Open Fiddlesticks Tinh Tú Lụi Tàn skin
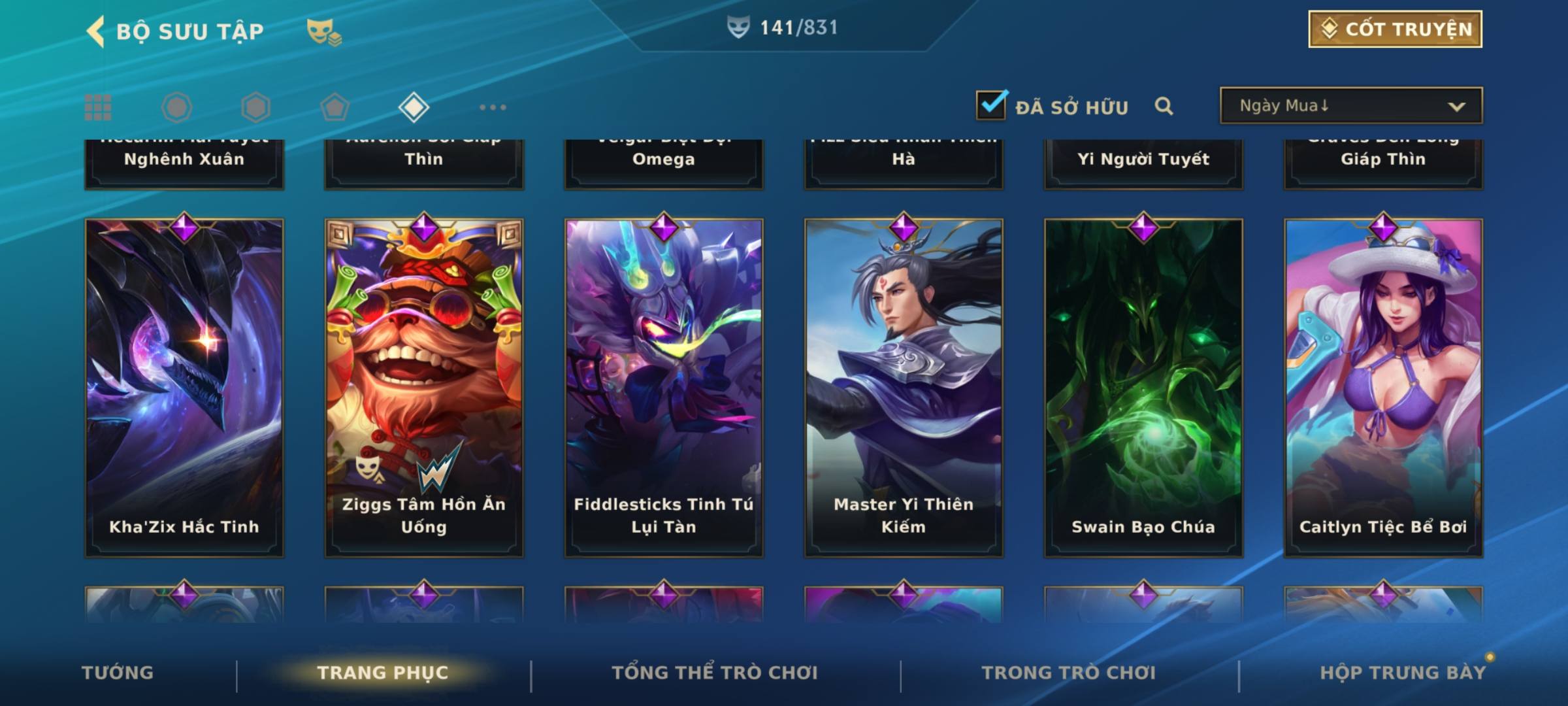1568x706 pixels. click(x=664, y=388)
